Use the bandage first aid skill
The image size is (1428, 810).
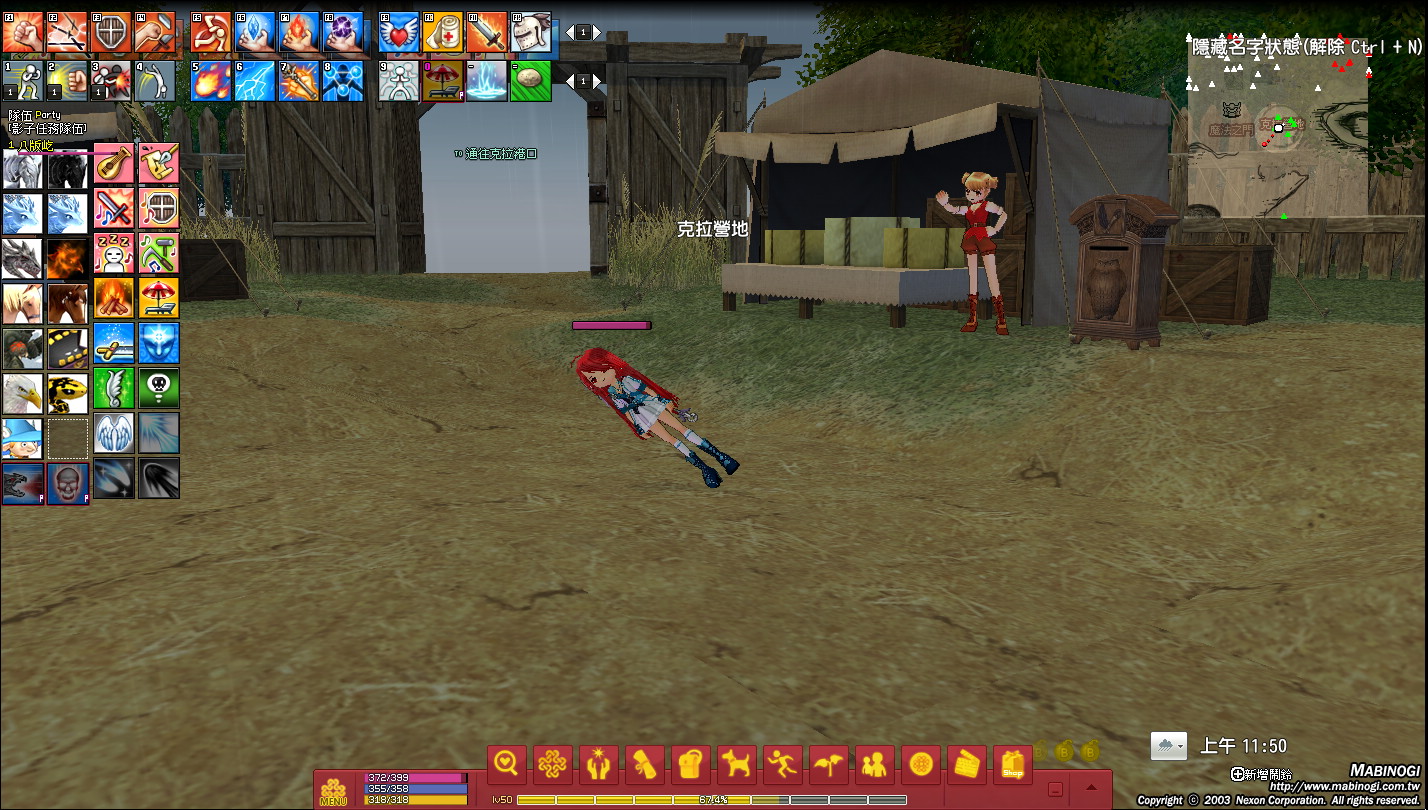pyautogui.click(x=443, y=32)
